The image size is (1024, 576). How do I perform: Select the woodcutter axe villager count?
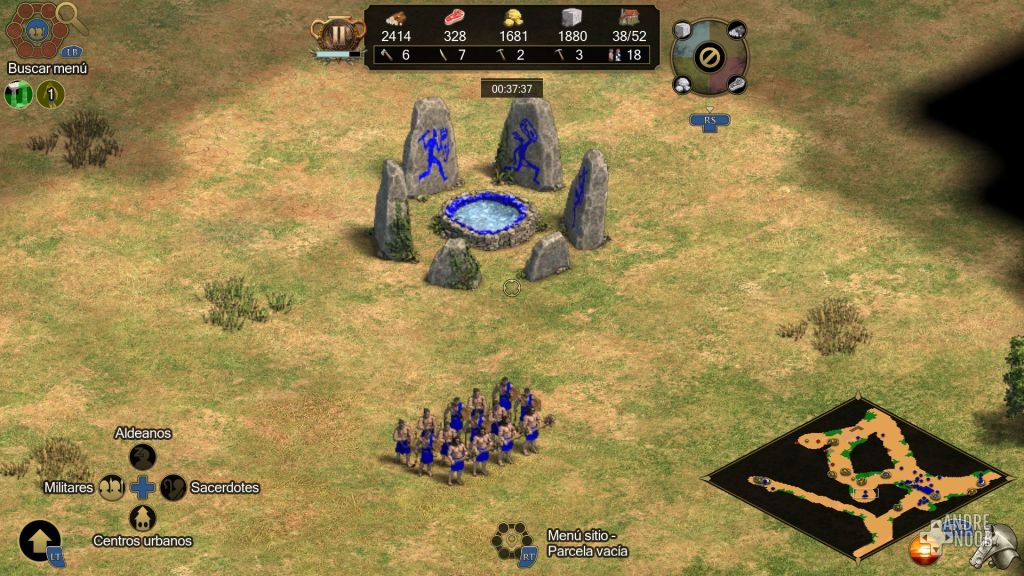[386, 55]
